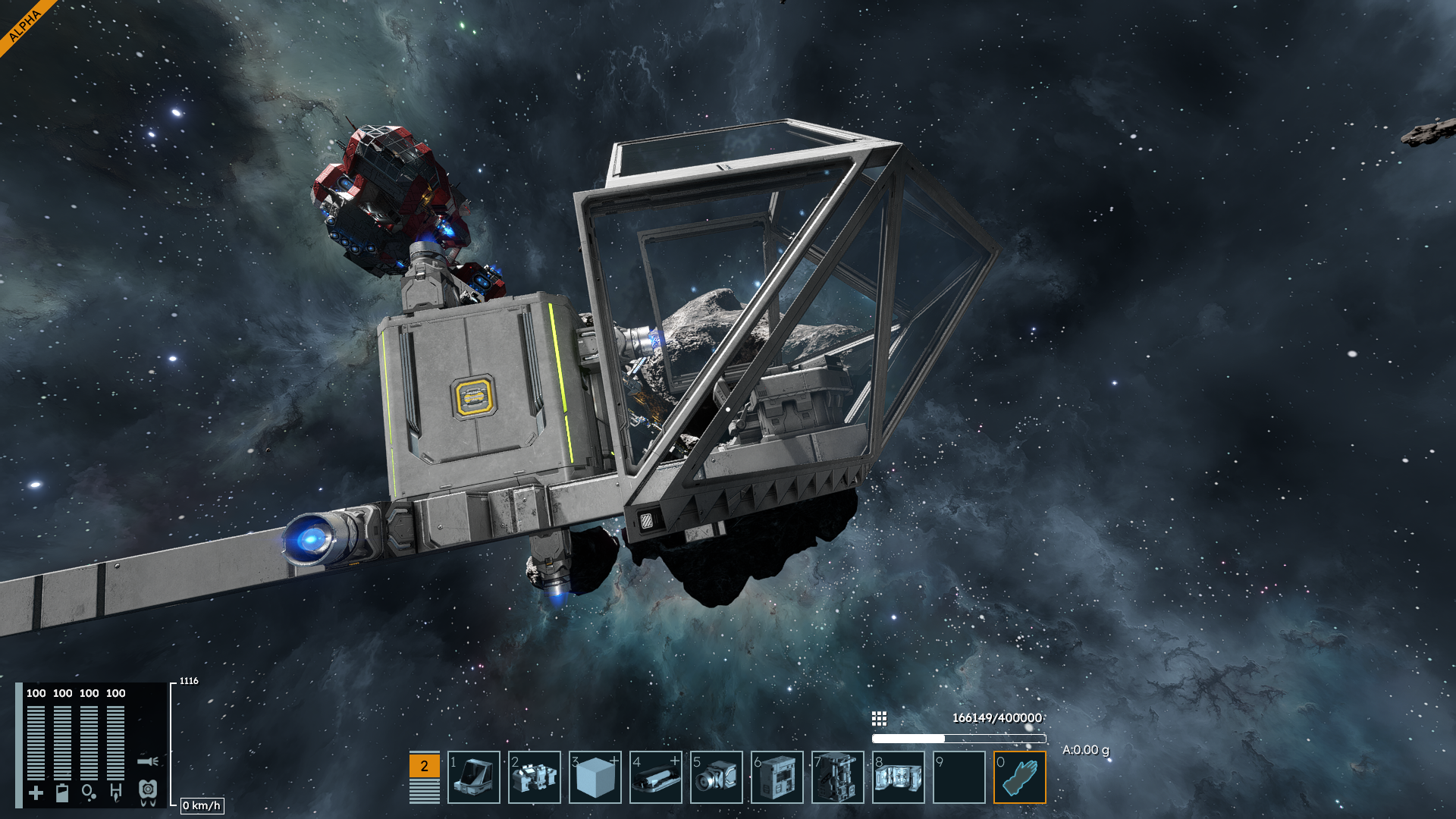Select the thruster block in slot 5
This screenshot has height=819, width=1456.
717,777
